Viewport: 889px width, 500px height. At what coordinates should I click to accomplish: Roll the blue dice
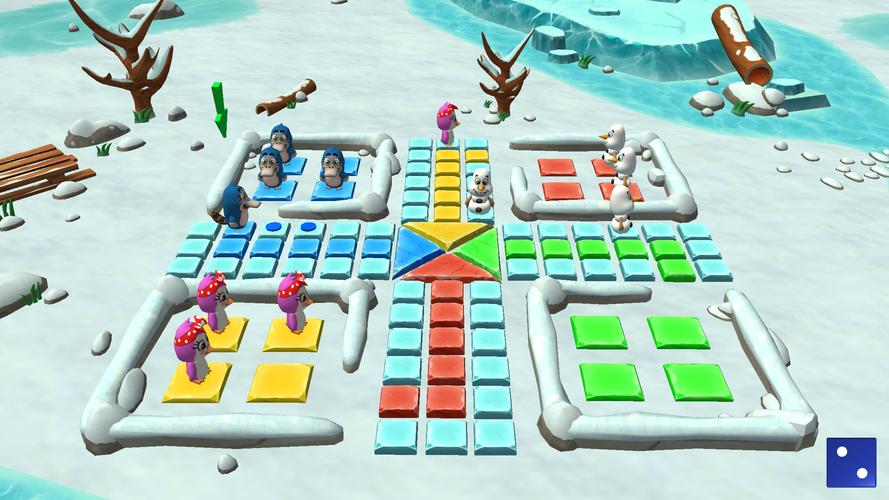click(x=851, y=462)
